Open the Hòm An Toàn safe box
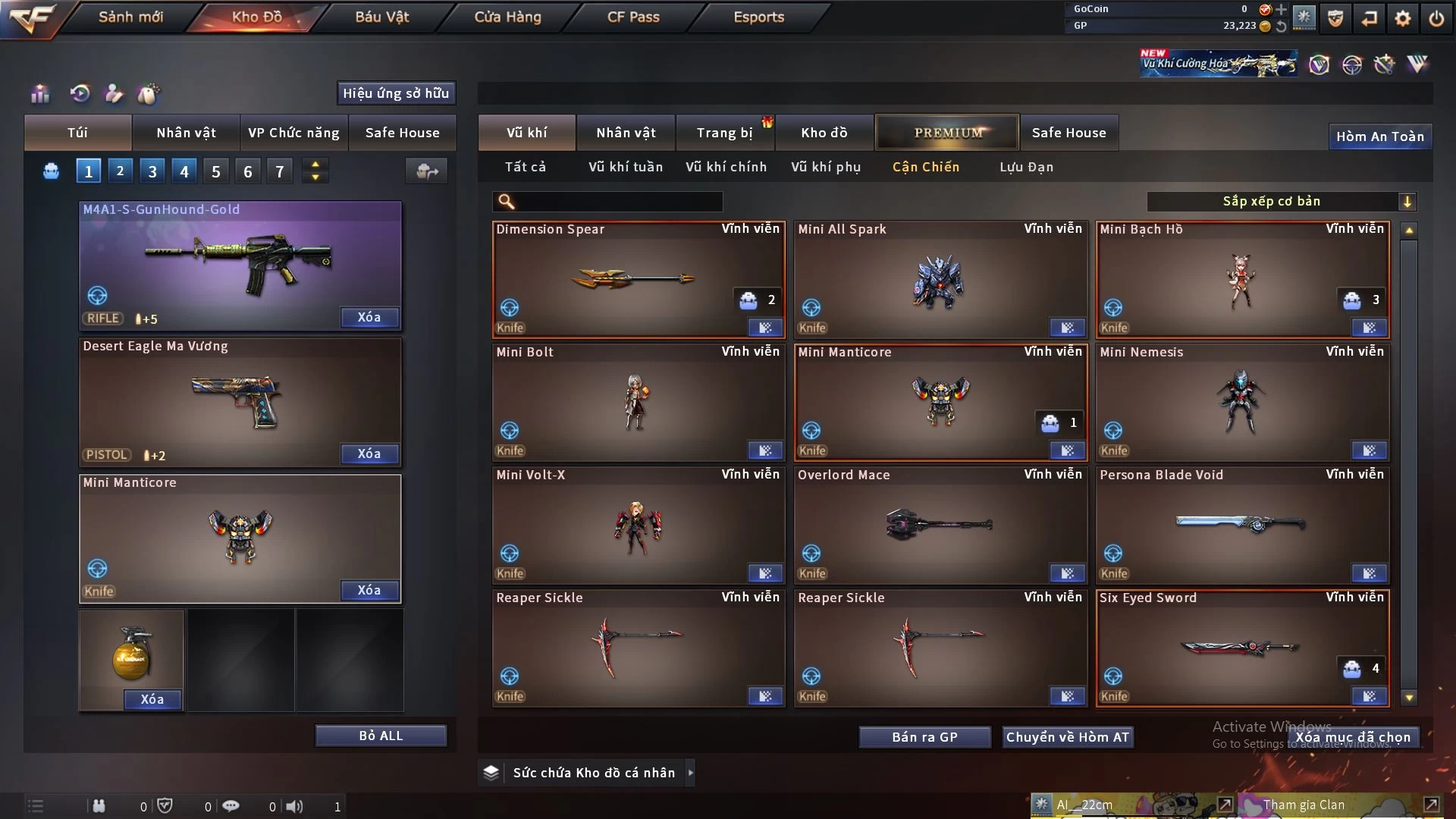1456x819 pixels. pos(1379,136)
